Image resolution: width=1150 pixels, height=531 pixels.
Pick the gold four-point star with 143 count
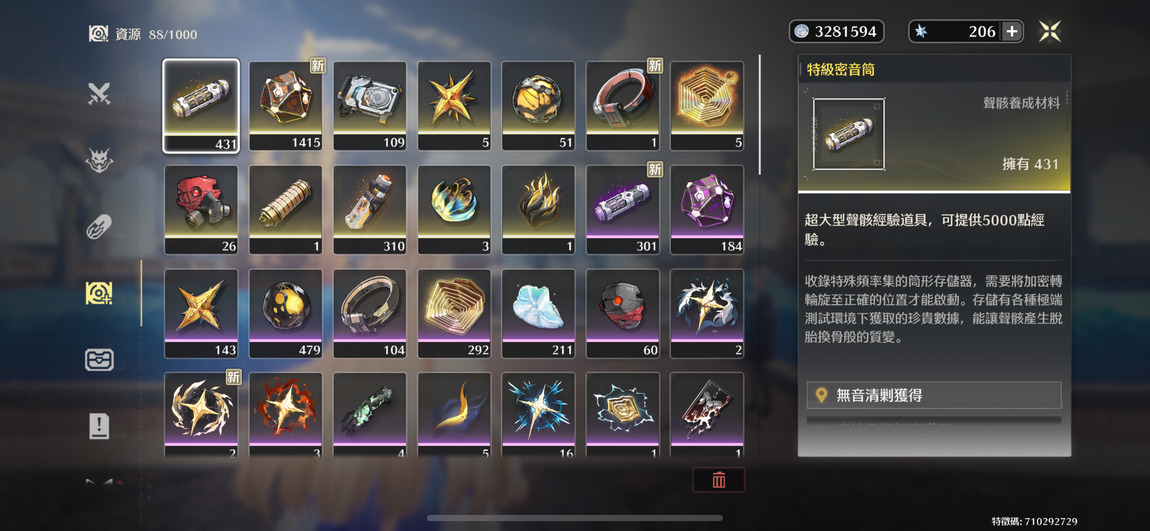click(x=201, y=313)
